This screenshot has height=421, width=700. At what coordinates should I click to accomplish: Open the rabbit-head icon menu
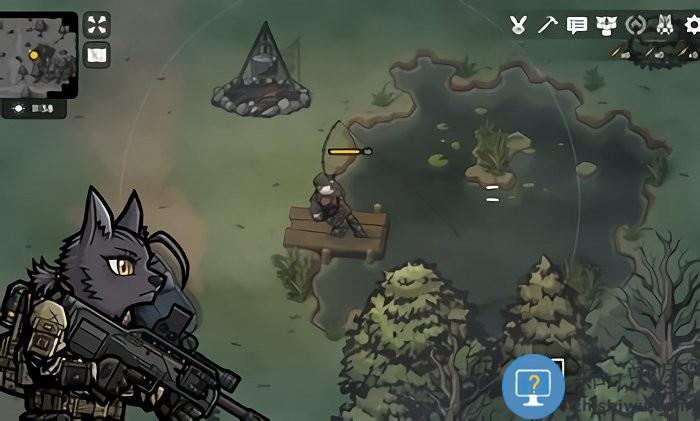point(518,25)
